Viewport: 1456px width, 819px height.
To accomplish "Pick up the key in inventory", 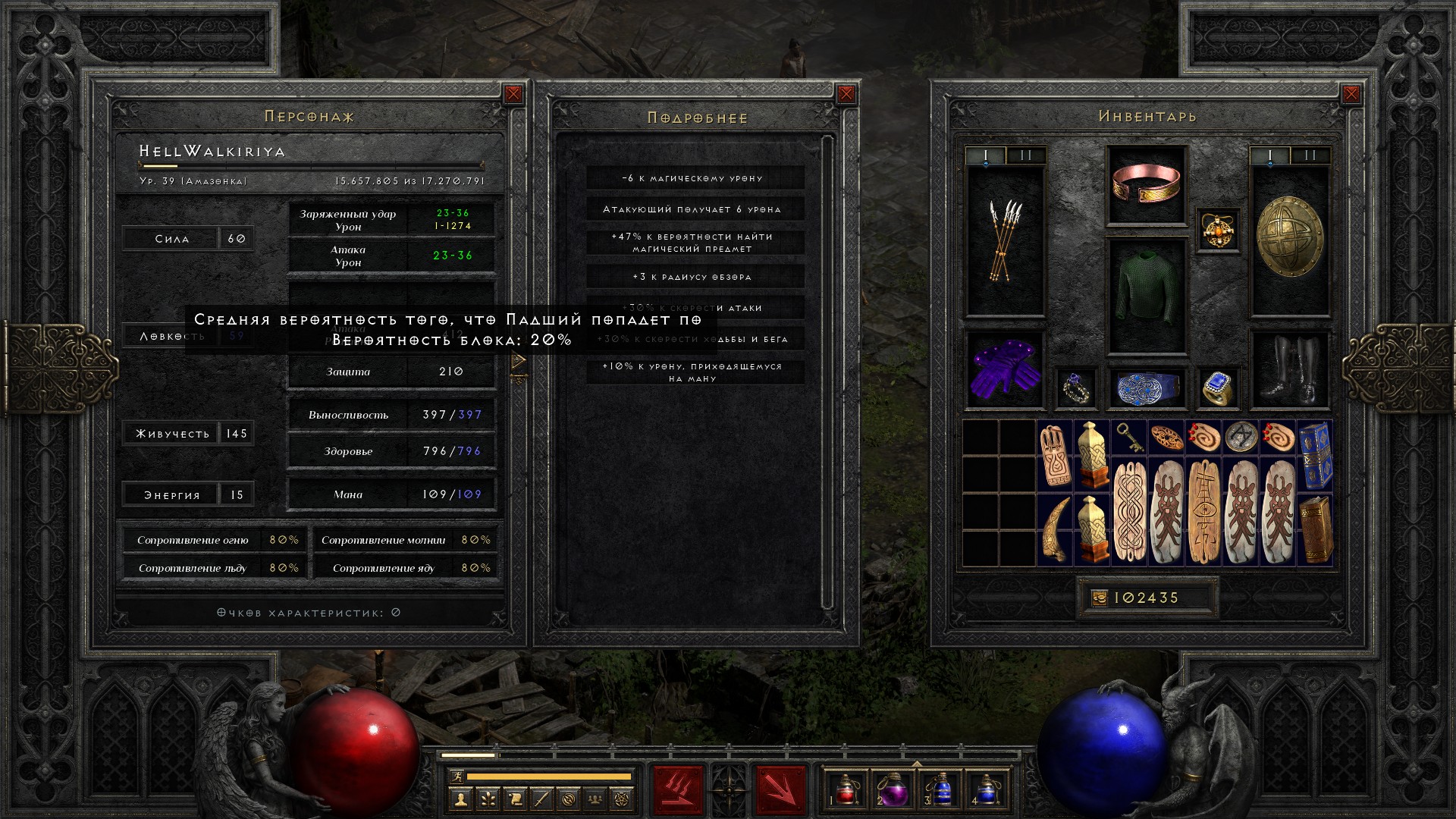I will [x=1128, y=438].
